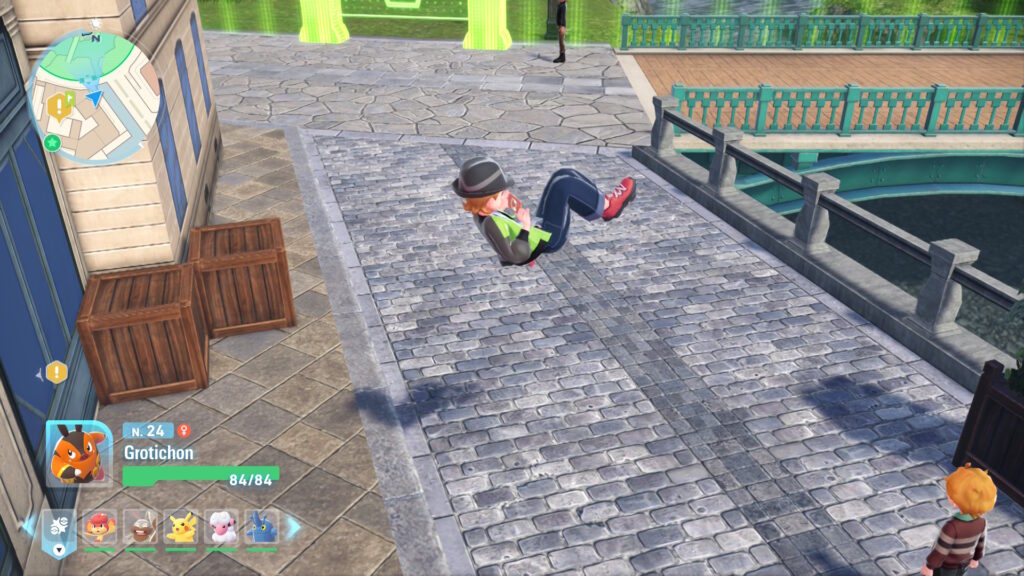Click the left arrow of party bar
This screenshot has width=1024, height=576.
29,525
